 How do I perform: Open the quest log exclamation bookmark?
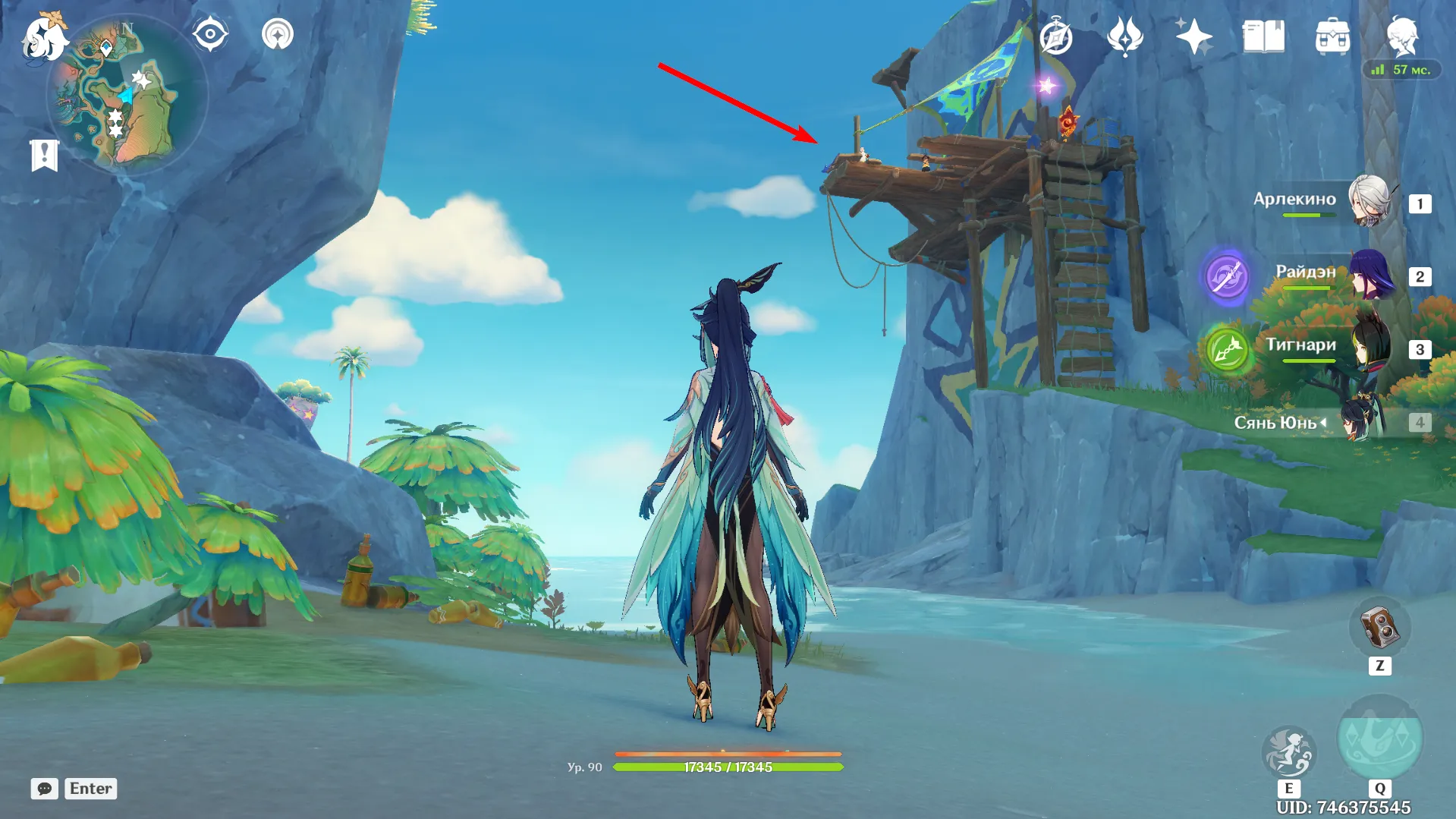(44, 156)
